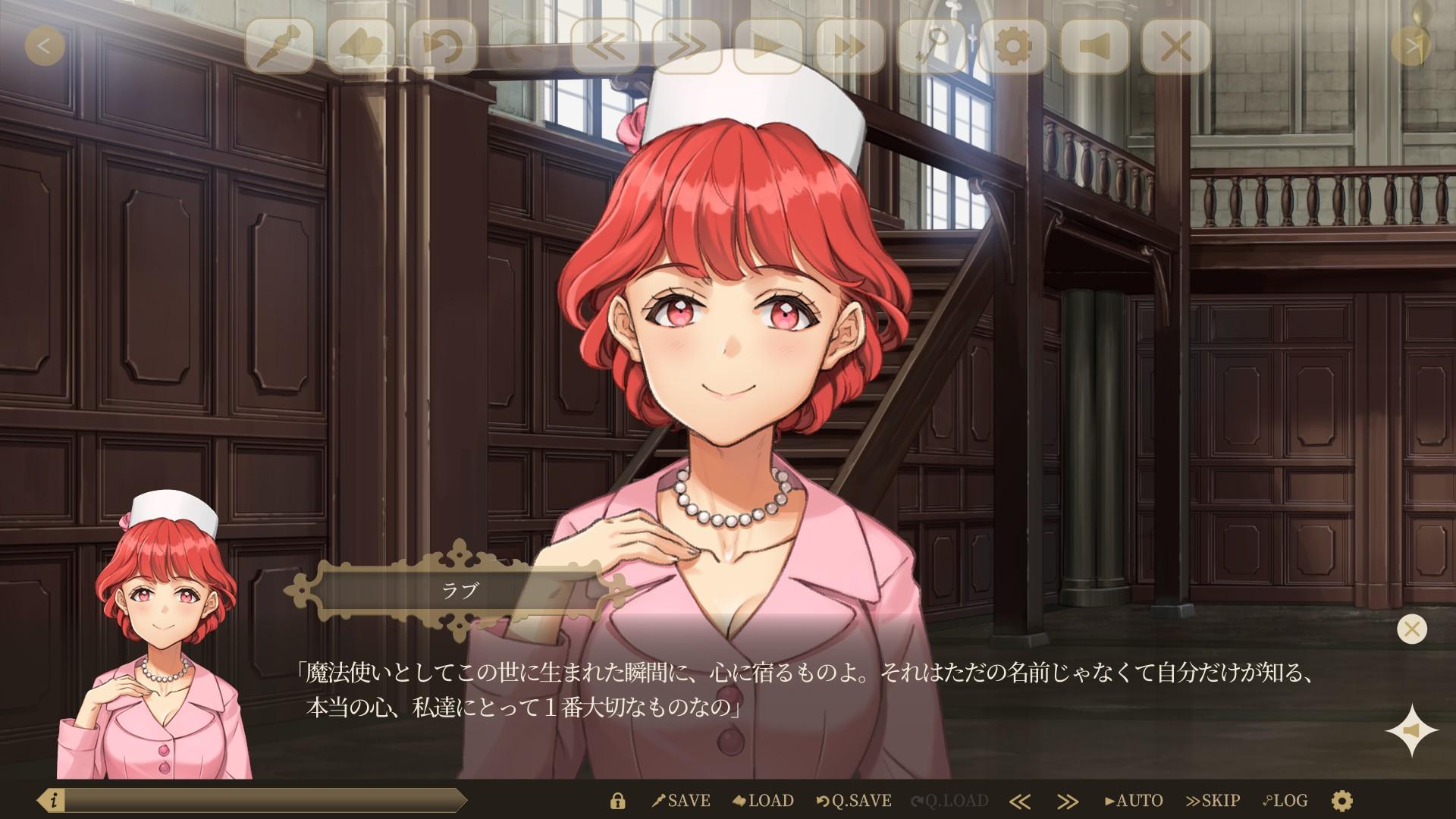
Task: Enable AUTO reading mode
Action: (x=1134, y=800)
